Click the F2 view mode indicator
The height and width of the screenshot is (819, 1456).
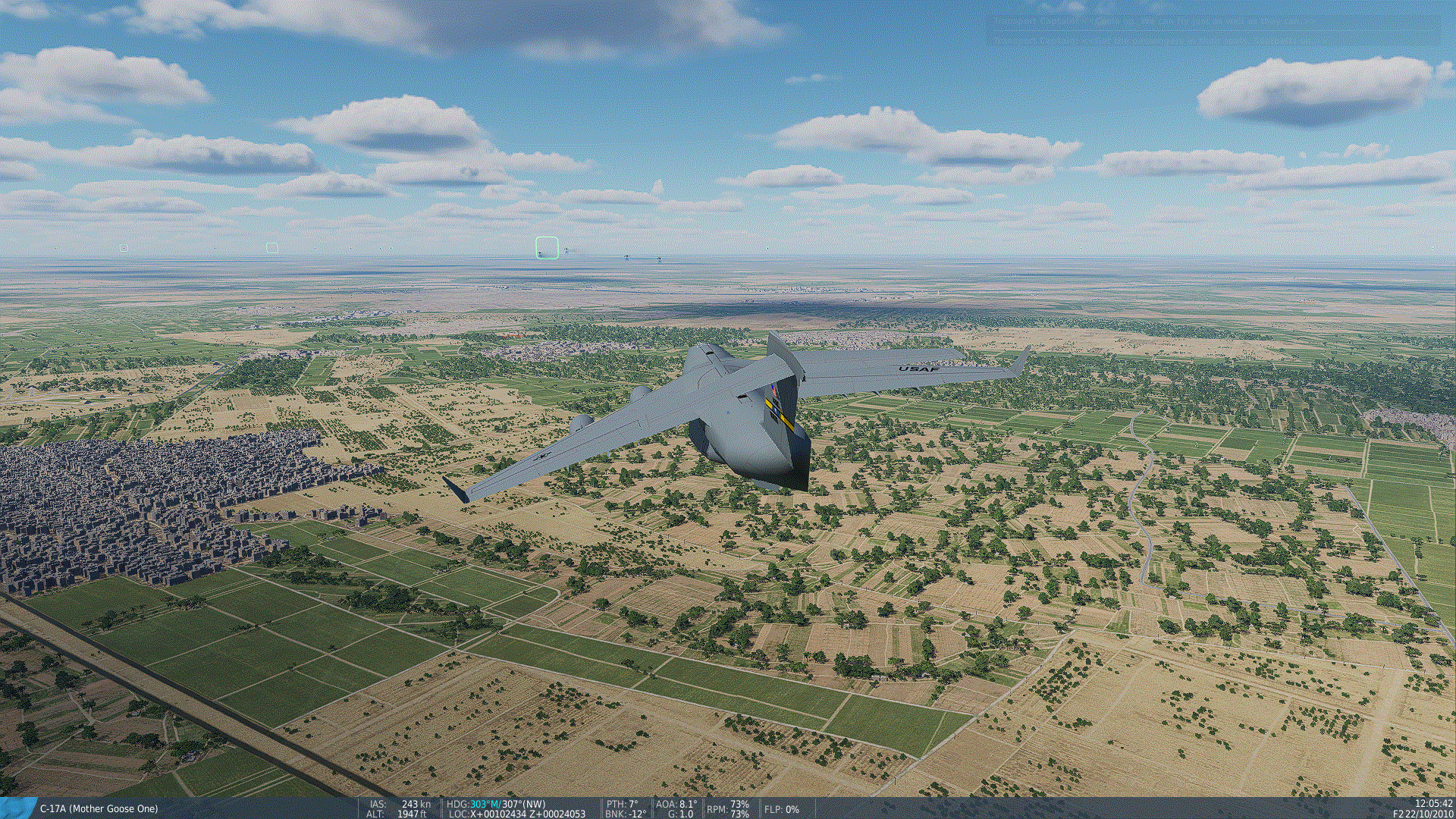(1398, 813)
